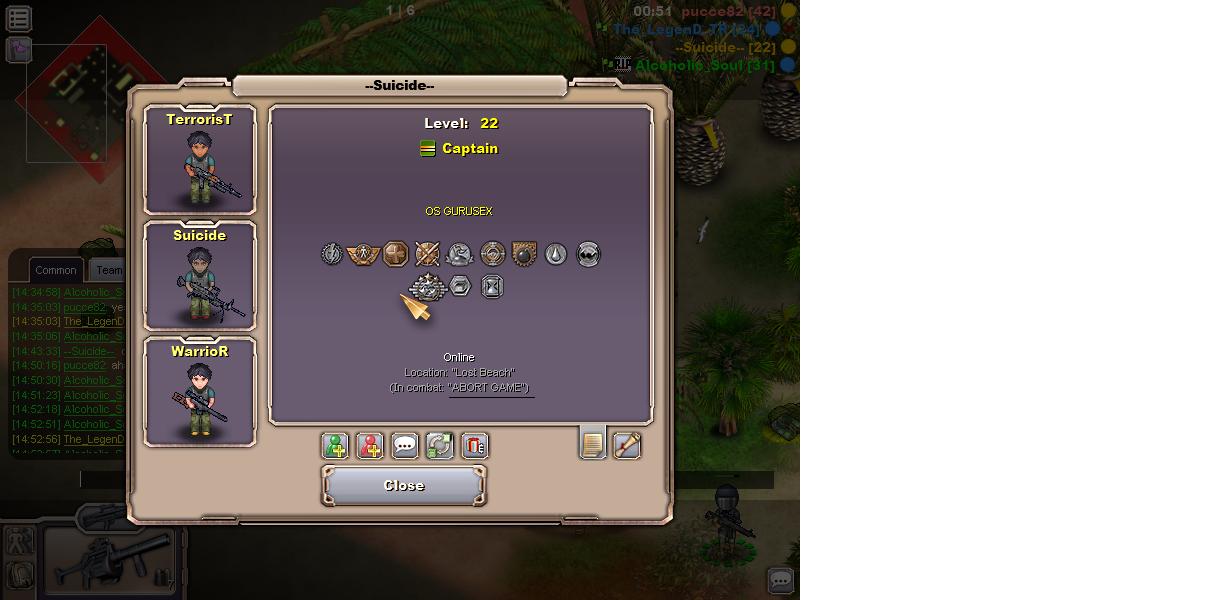Screen dimensions: 1218x600
Task: Click the red person plus button
Action: 370,446
